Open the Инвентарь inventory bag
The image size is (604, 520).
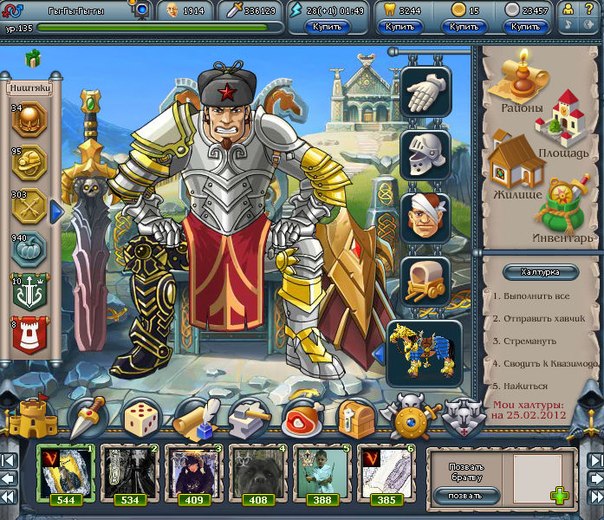[x=566, y=215]
